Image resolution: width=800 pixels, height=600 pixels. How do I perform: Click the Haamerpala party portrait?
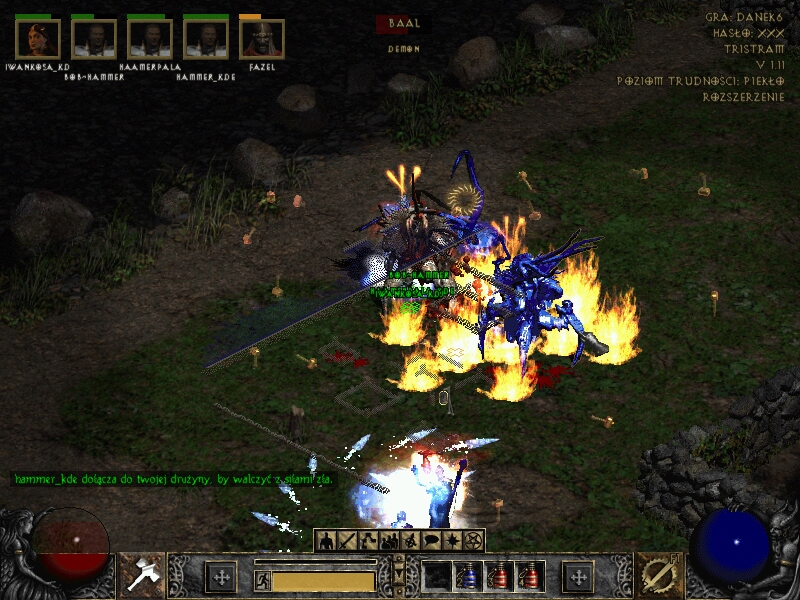150,39
